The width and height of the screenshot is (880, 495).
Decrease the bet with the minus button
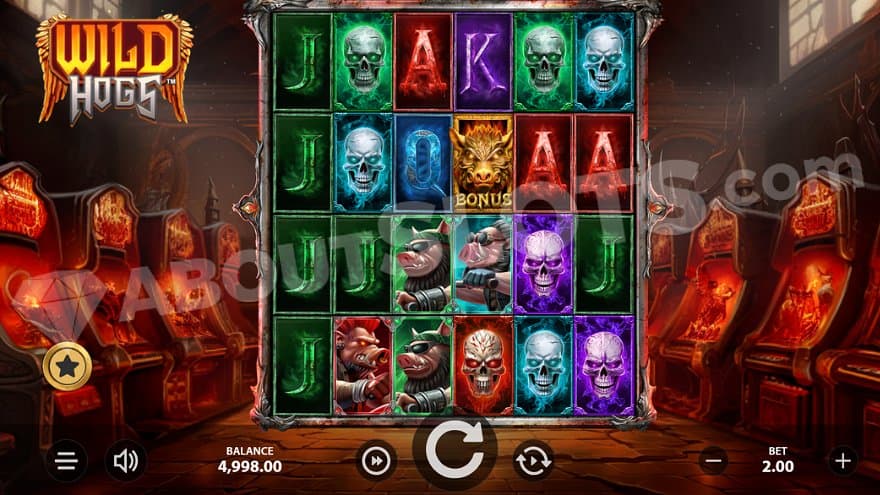[x=713, y=461]
